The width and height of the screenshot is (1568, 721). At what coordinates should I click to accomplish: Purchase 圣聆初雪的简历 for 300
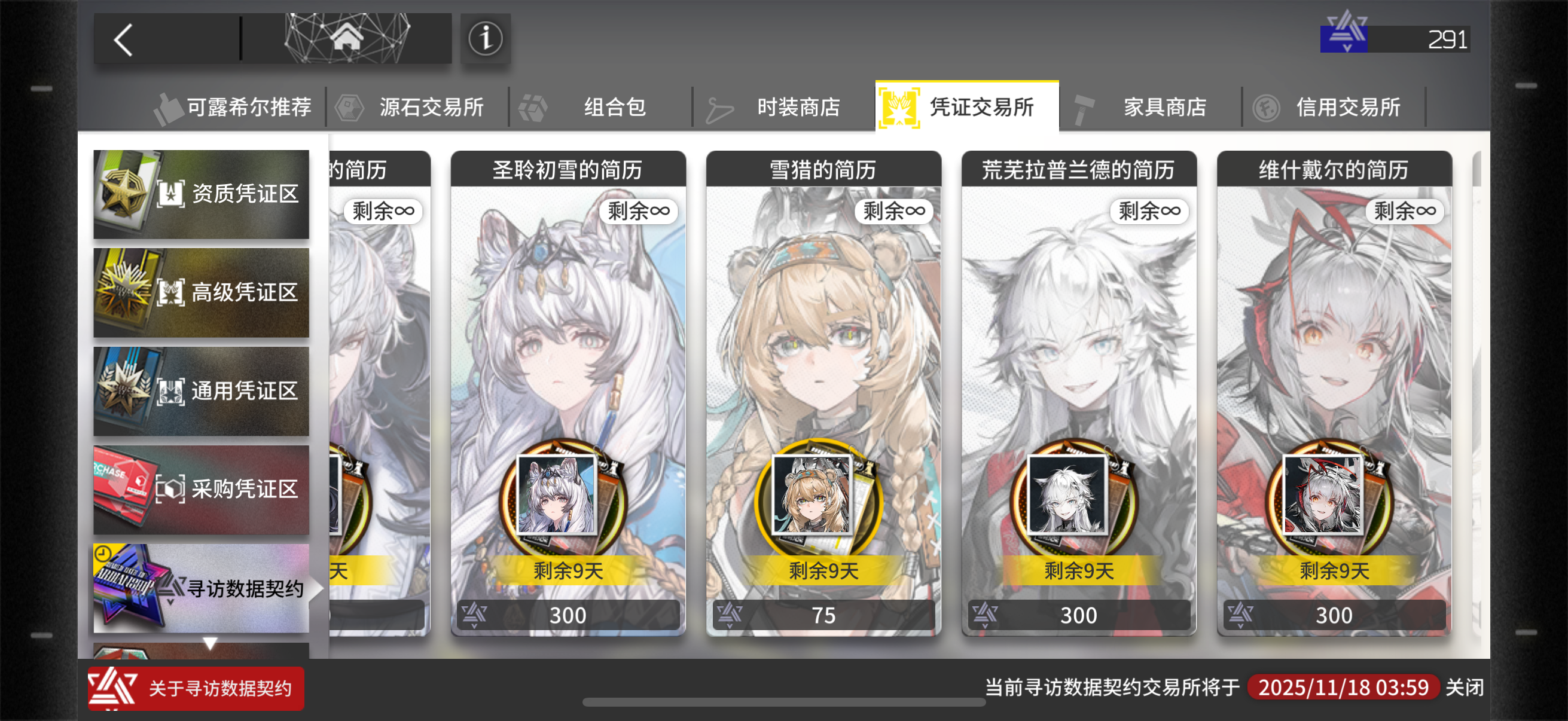(x=568, y=615)
